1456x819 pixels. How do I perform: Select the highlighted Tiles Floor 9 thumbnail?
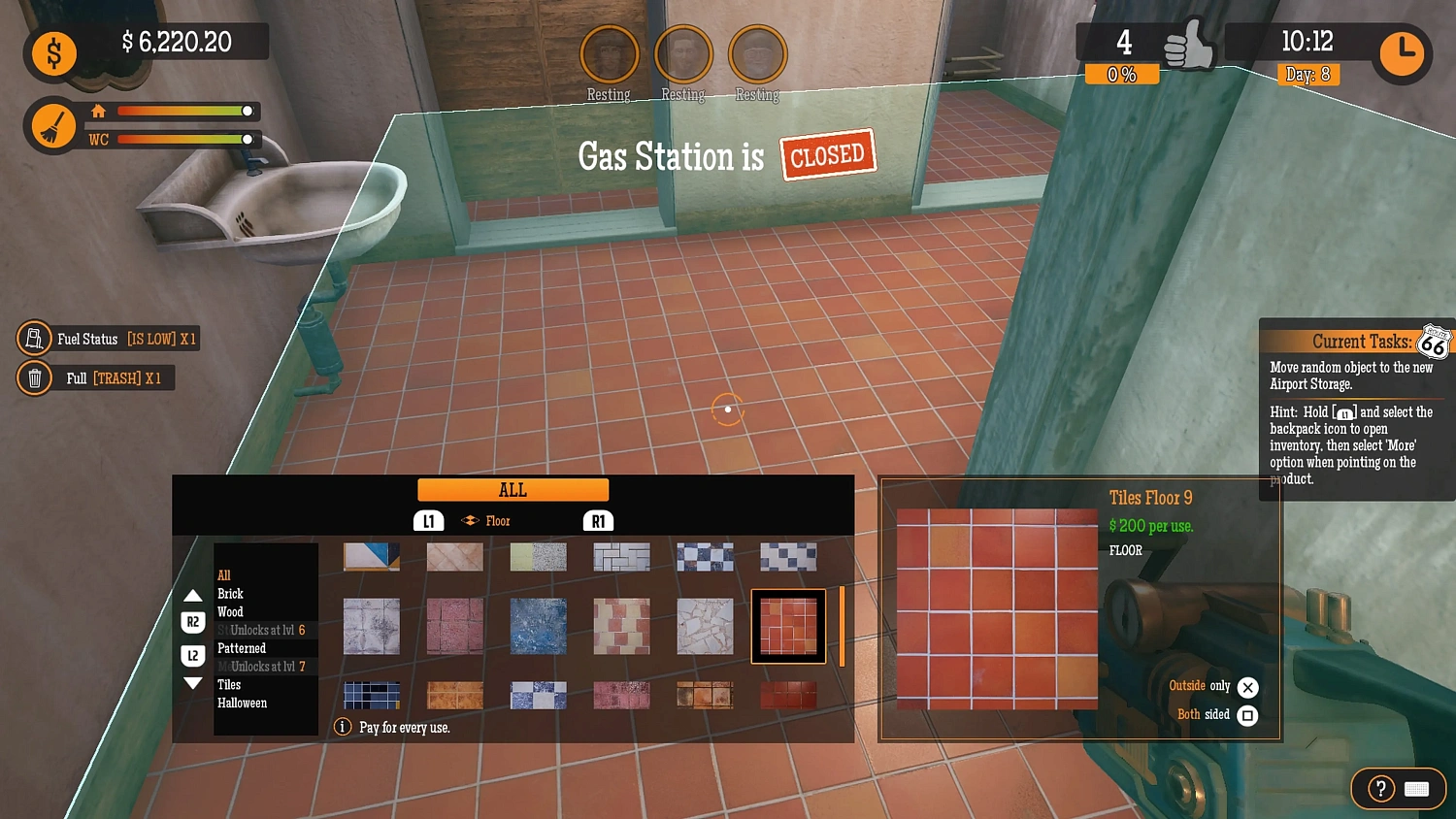tap(788, 626)
